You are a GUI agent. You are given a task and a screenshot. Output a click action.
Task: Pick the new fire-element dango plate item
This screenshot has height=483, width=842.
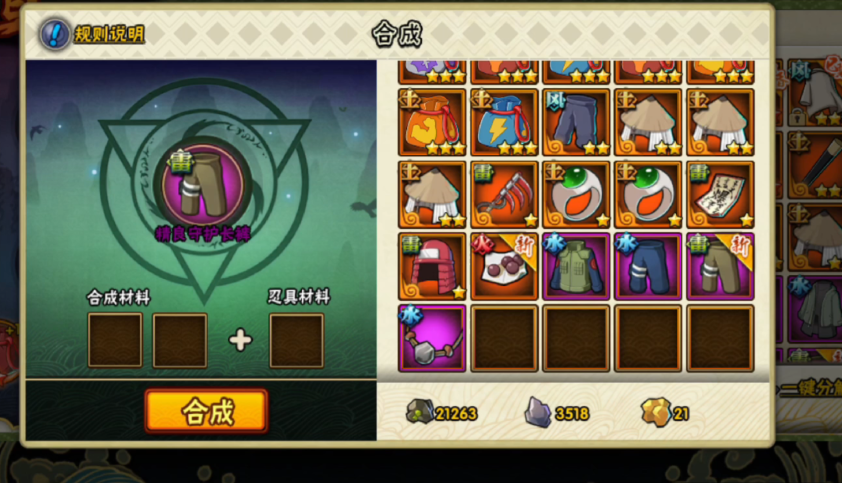click(x=504, y=266)
